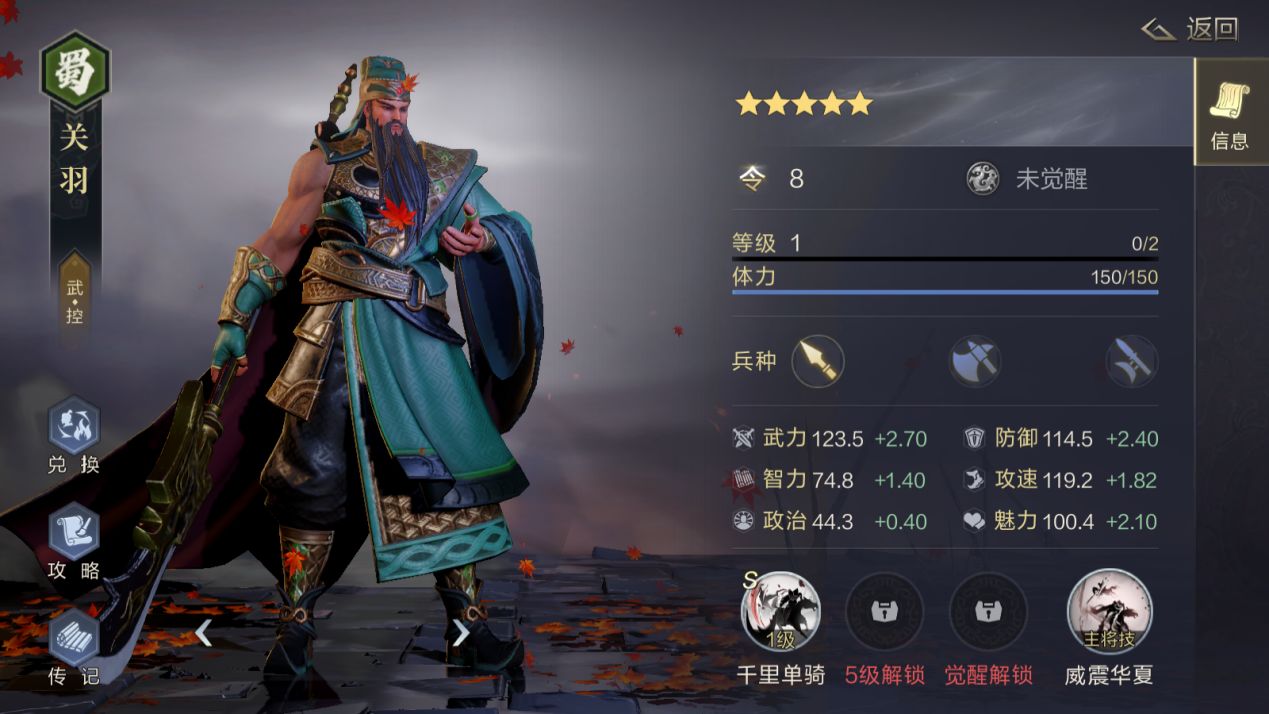Switch to the 信息 info tab
The image size is (1269, 714).
[x=1229, y=112]
